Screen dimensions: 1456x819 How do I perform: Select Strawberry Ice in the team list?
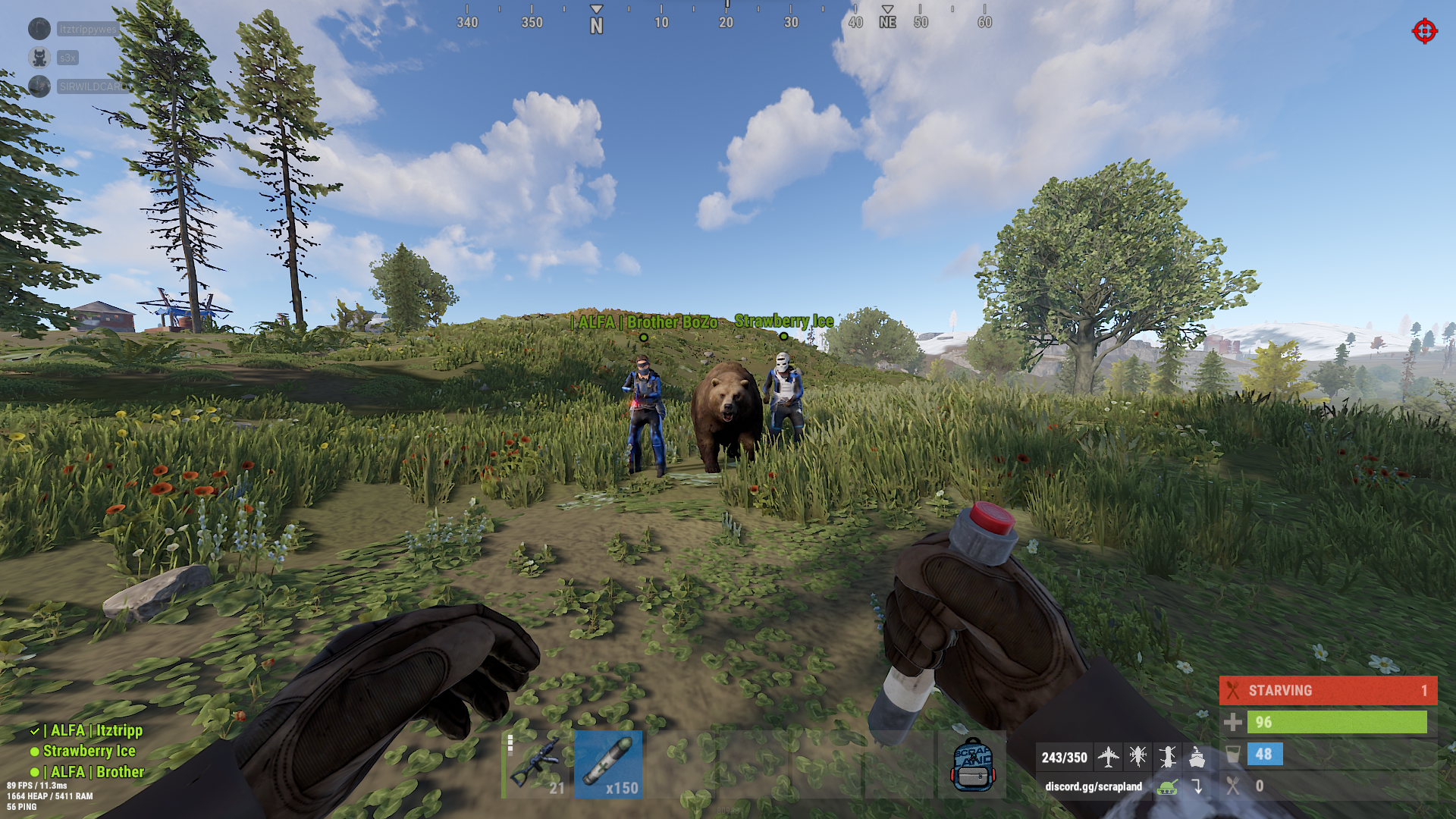click(x=89, y=751)
